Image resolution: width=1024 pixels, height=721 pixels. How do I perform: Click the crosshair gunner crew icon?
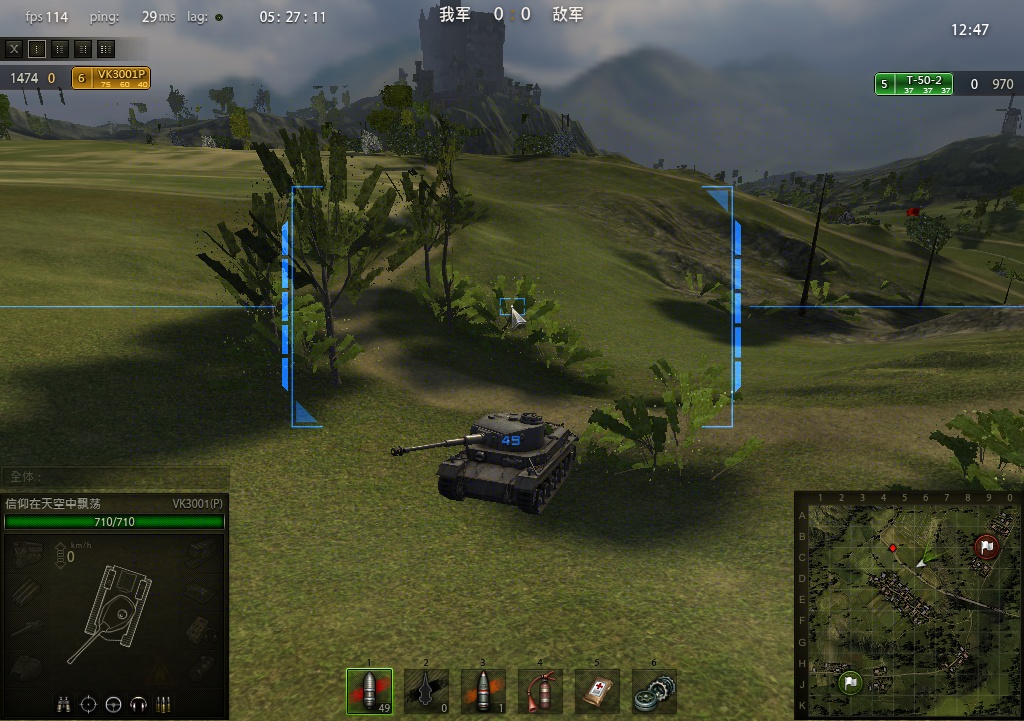point(88,704)
